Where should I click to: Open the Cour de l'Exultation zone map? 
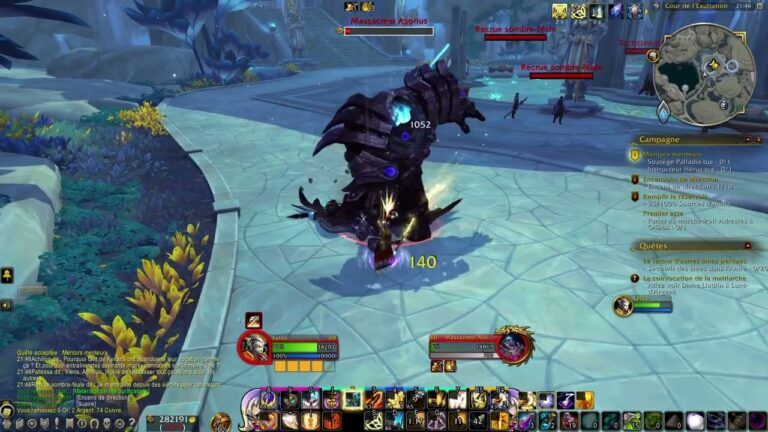[699, 7]
